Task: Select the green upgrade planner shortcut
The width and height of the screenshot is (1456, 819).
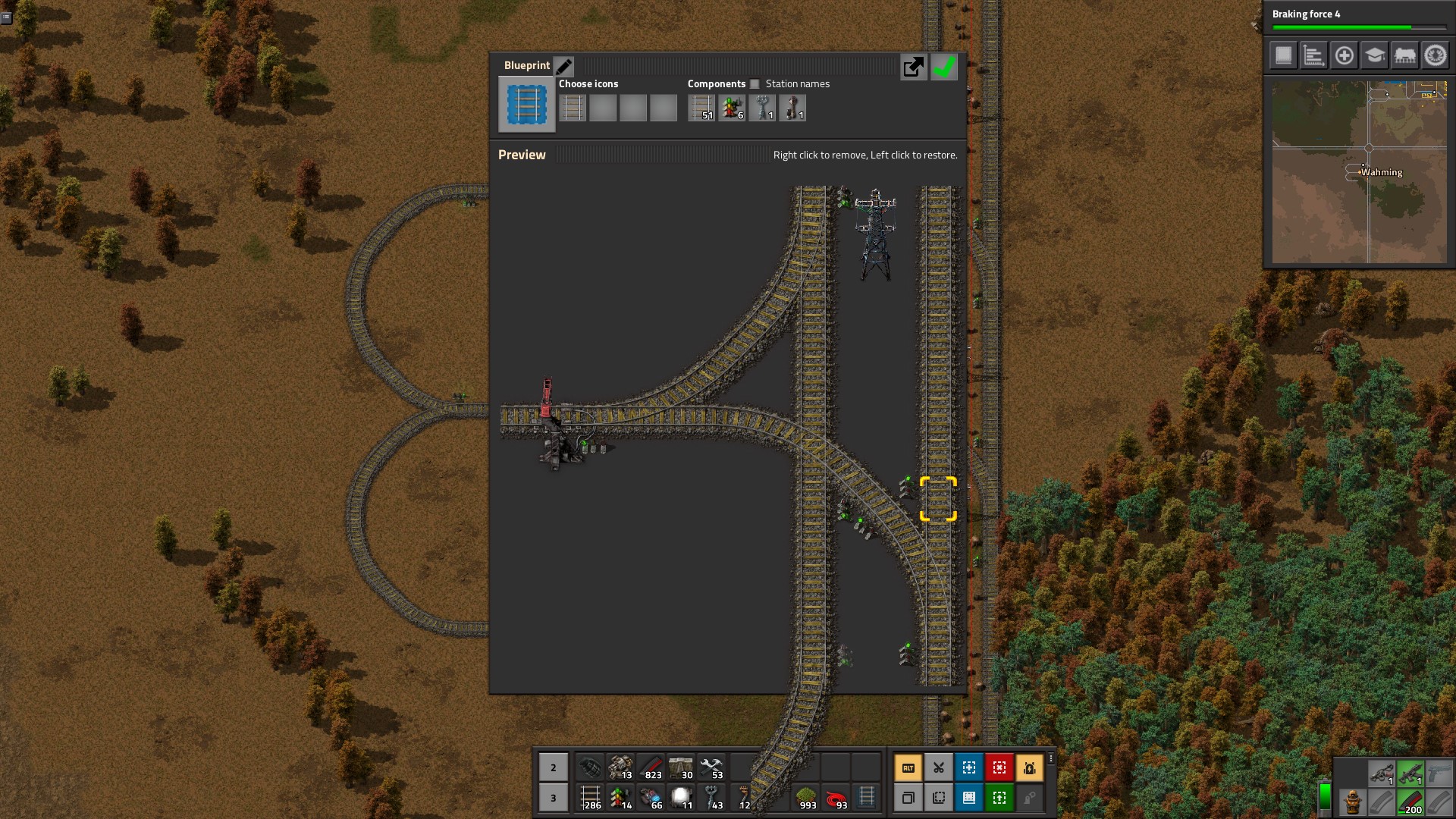Action: [999, 798]
